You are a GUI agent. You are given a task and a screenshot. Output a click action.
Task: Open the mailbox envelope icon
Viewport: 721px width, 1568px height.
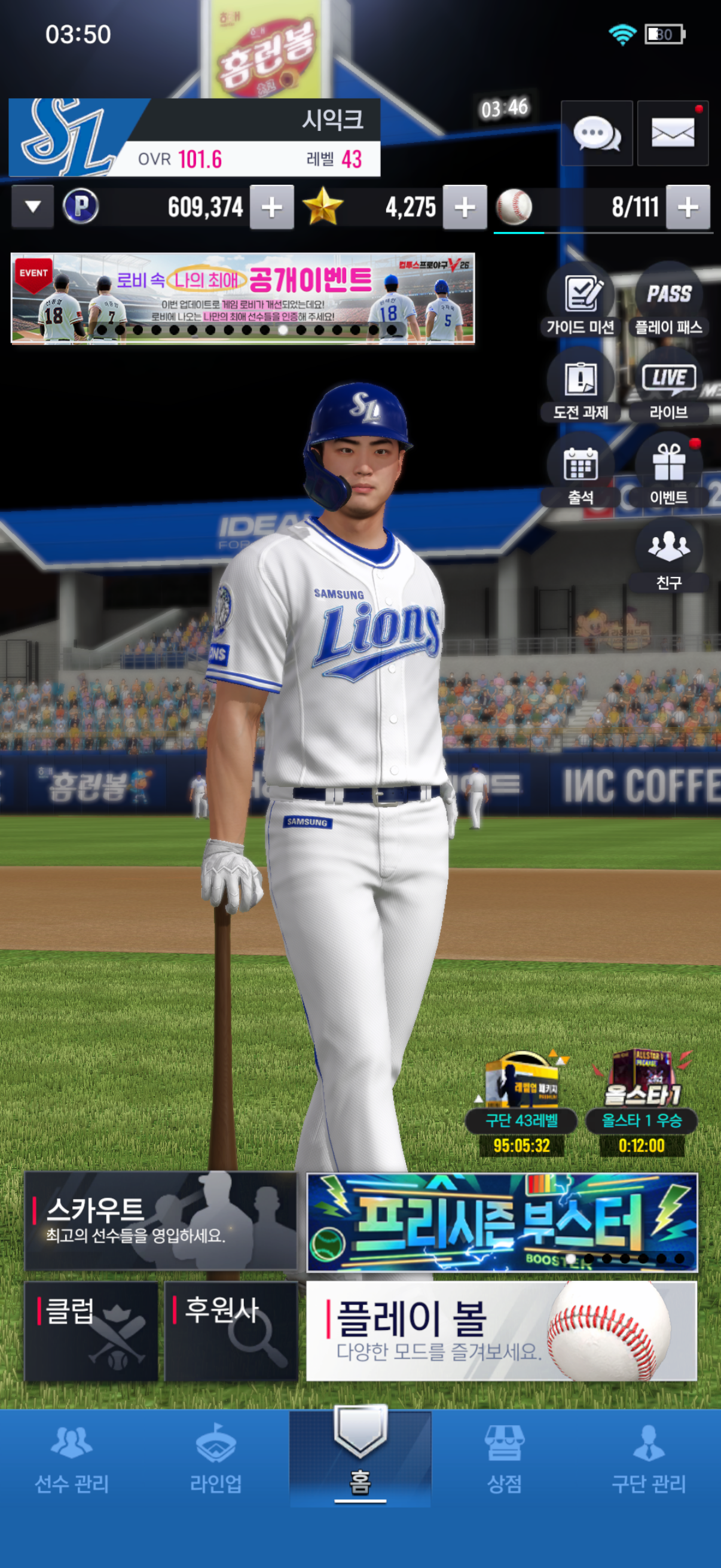[x=673, y=133]
